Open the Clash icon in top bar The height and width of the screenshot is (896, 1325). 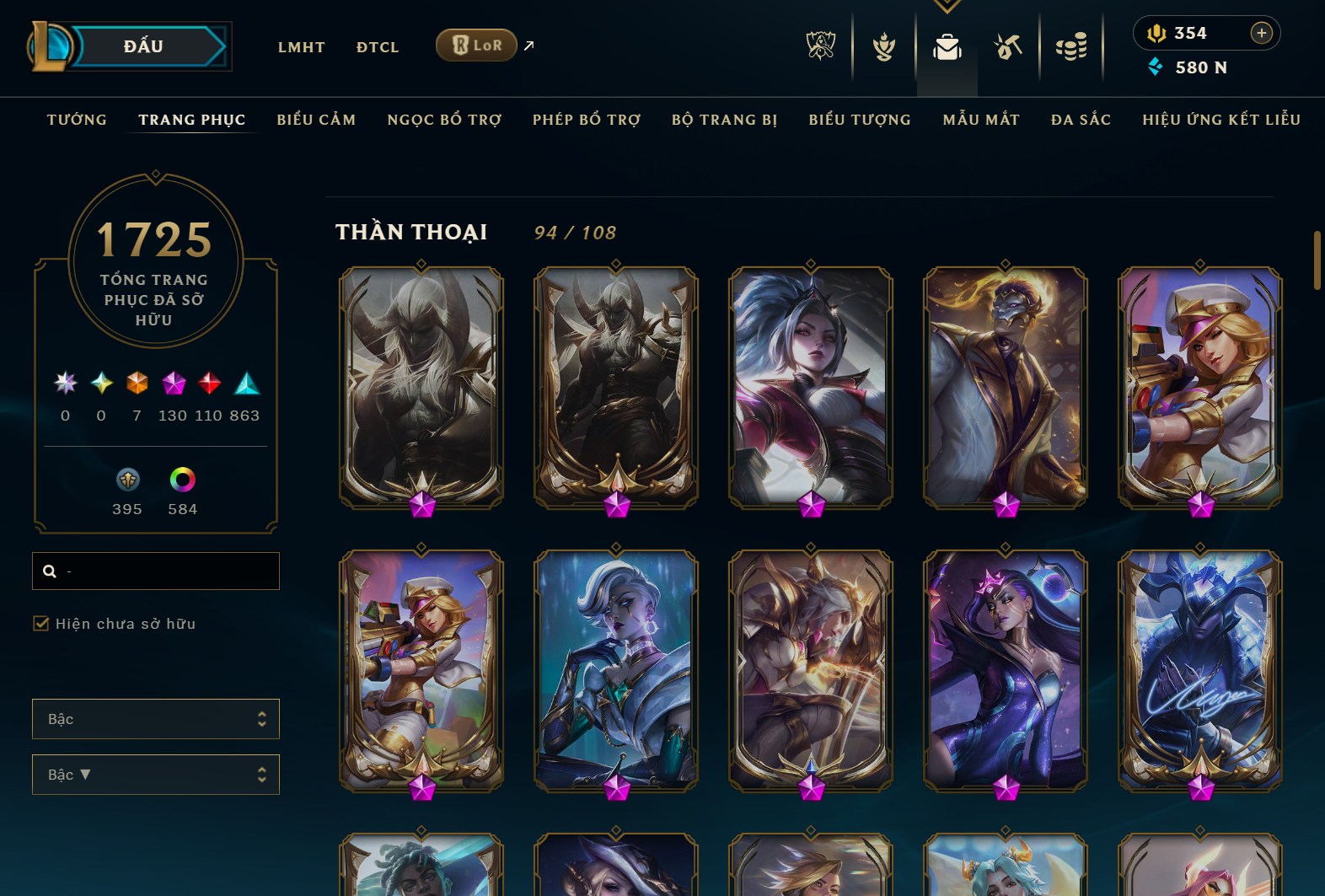point(884,48)
